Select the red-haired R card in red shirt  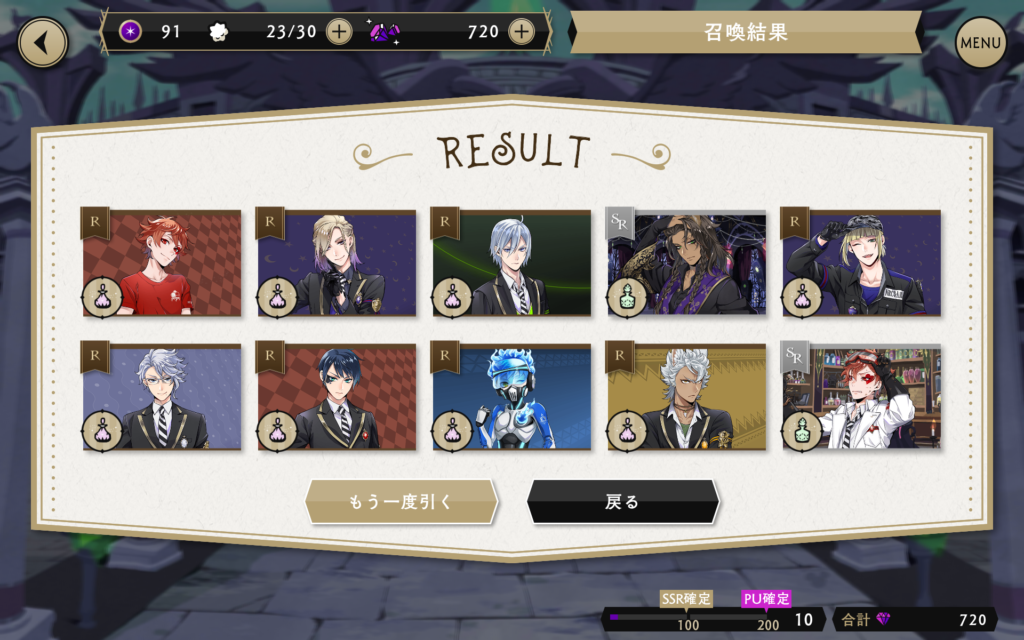pos(162,264)
